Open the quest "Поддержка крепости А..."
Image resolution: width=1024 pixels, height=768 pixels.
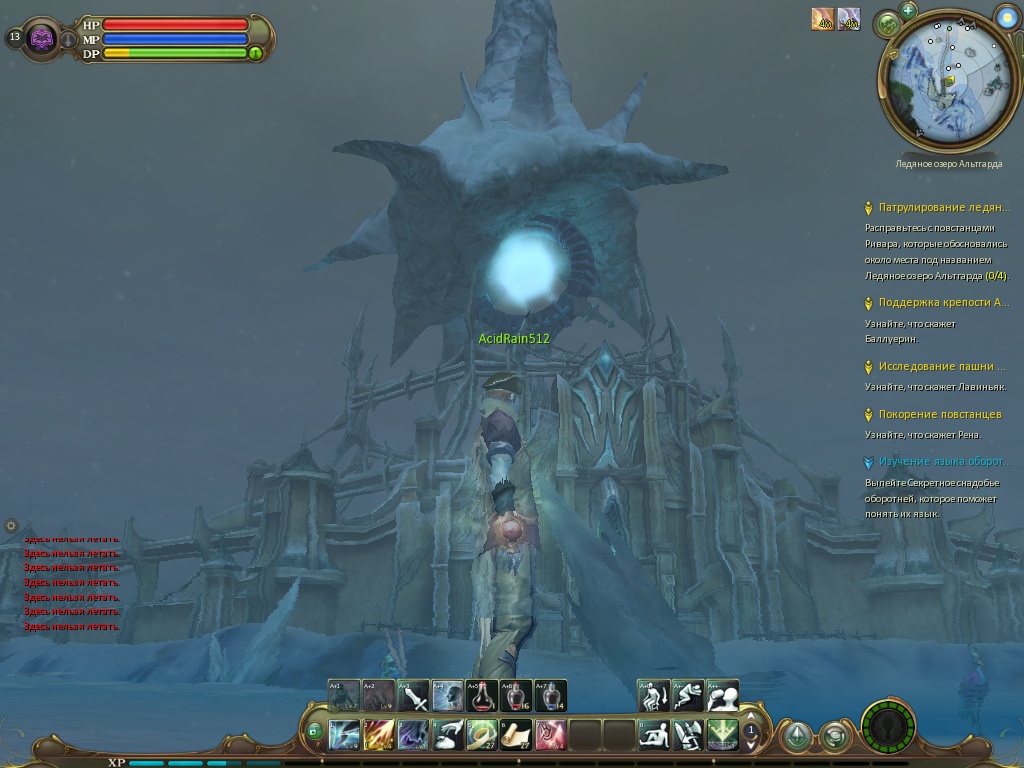tap(944, 302)
